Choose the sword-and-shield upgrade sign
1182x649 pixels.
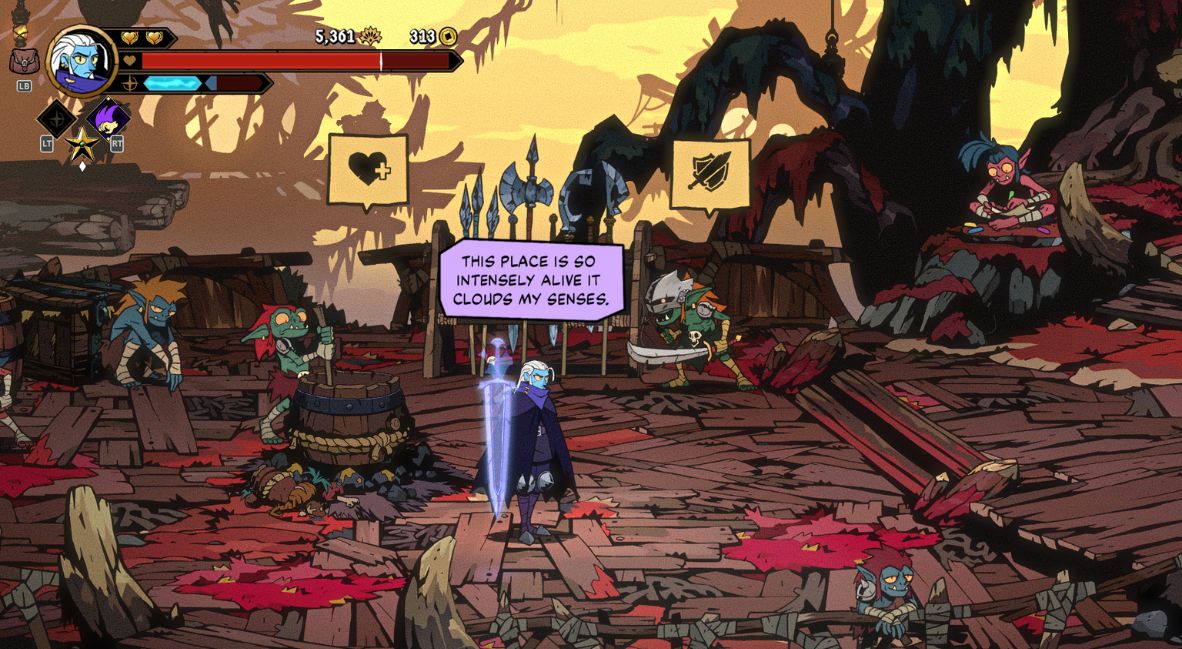click(710, 173)
